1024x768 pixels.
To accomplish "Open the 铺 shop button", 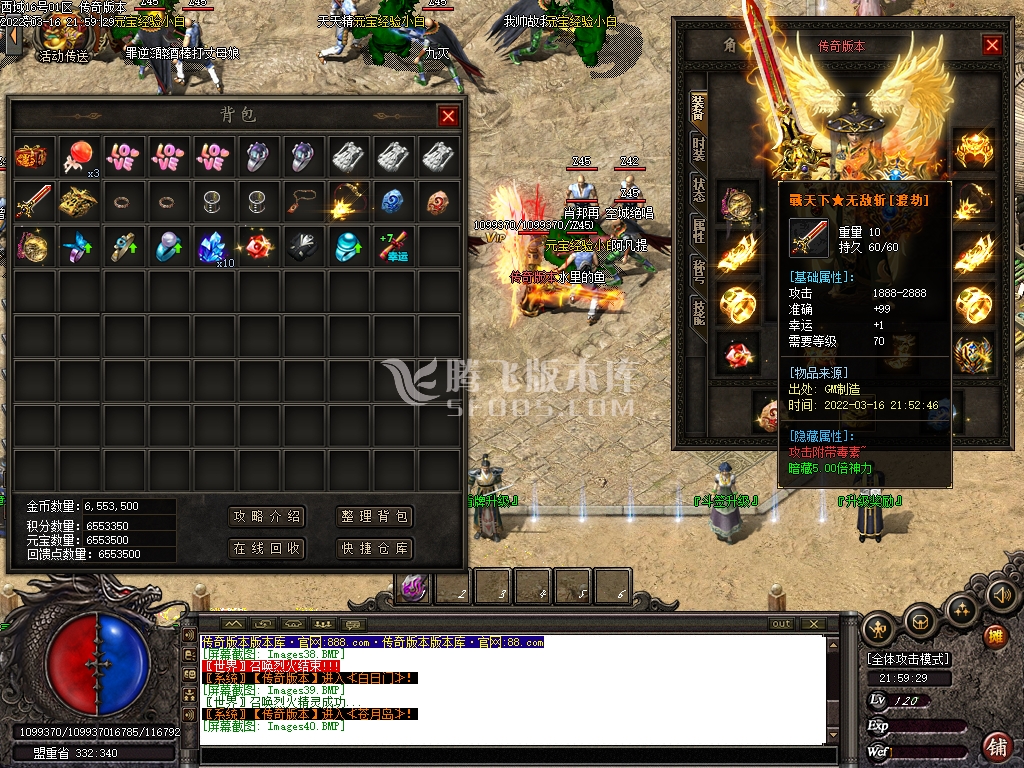I will click(996, 745).
